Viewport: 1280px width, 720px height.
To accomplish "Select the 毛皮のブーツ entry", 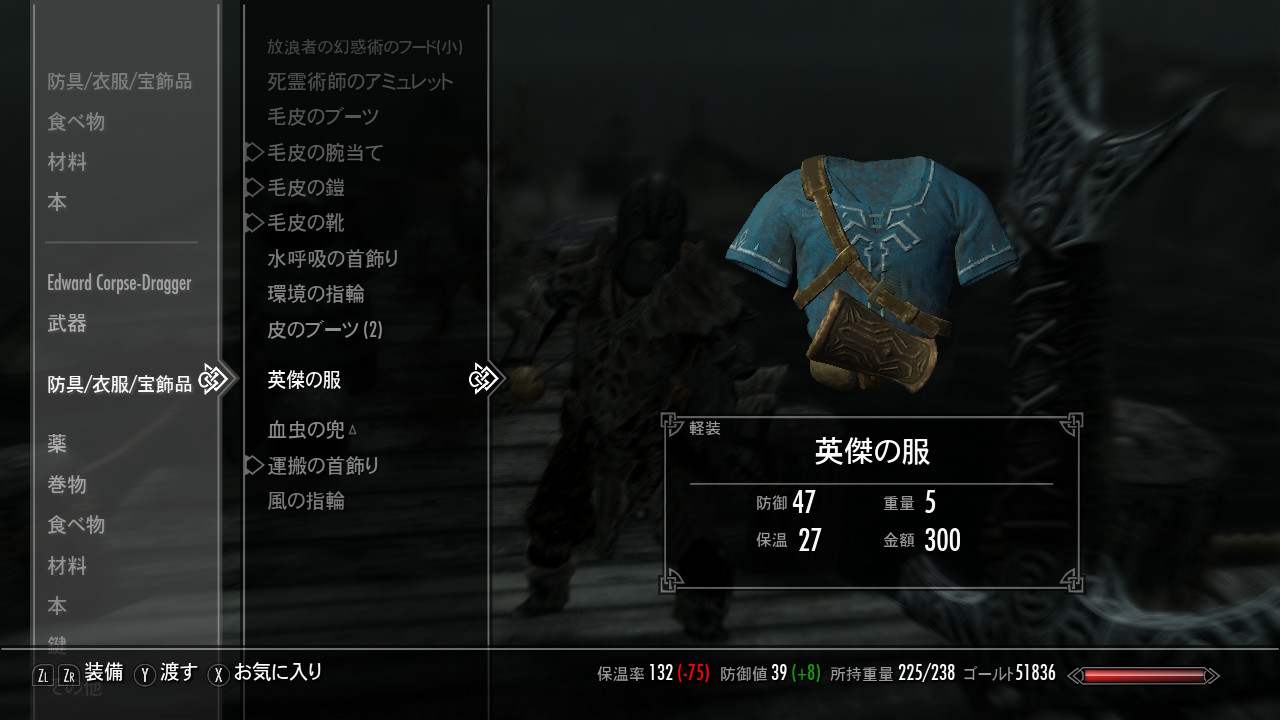I will (x=323, y=117).
